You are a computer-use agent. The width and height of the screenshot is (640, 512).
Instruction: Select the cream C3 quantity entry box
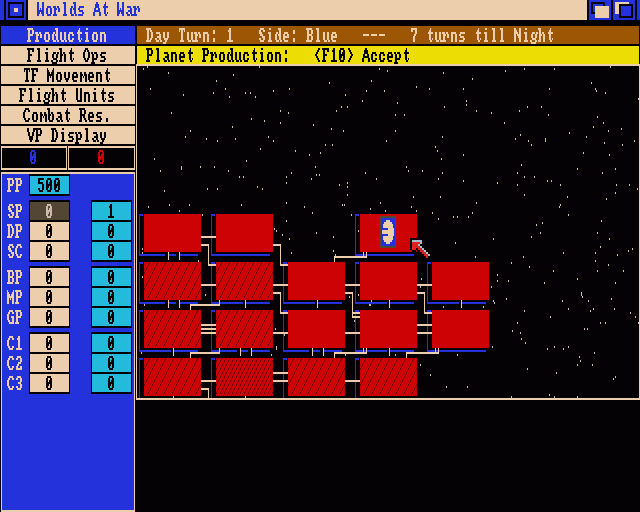coord(49,383)
